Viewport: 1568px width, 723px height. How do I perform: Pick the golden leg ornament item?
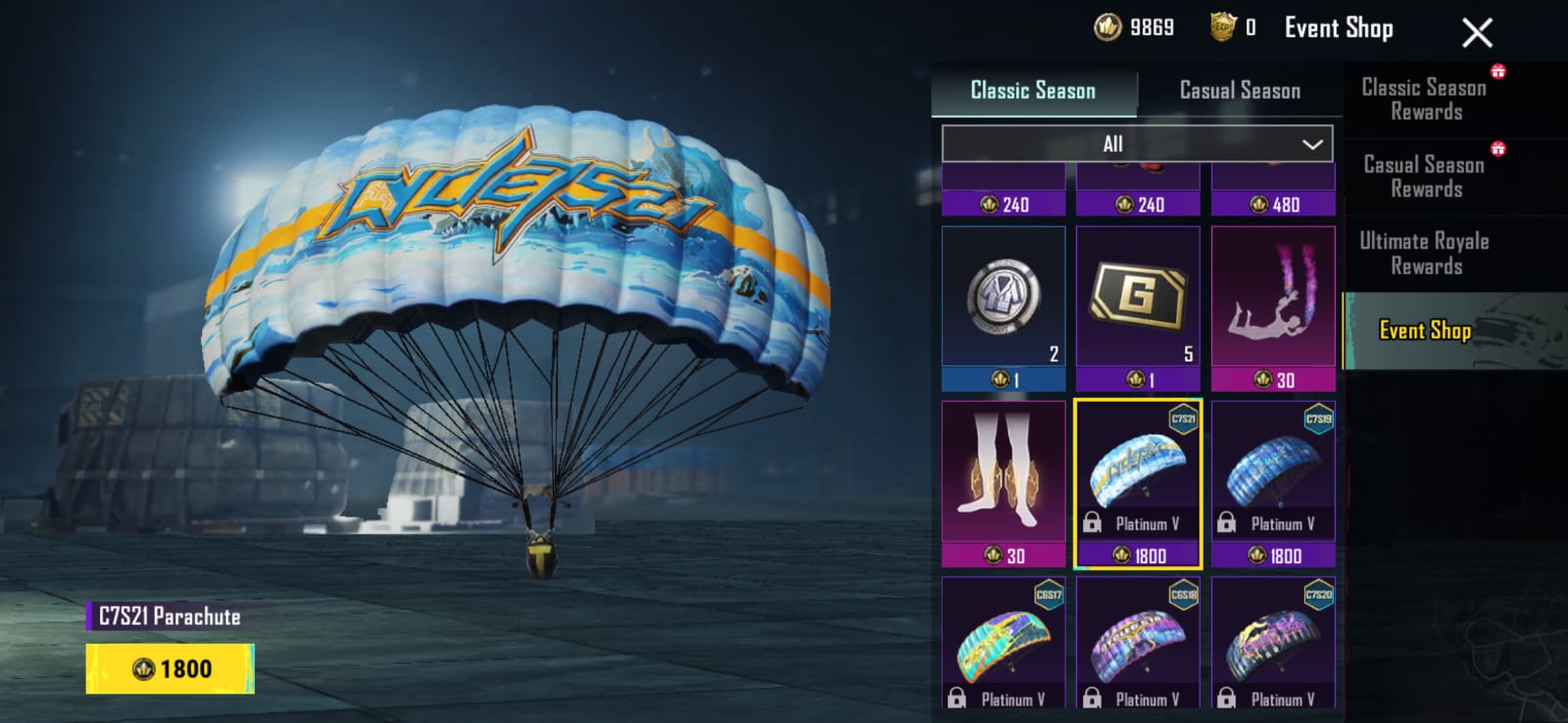point(1004,483)
